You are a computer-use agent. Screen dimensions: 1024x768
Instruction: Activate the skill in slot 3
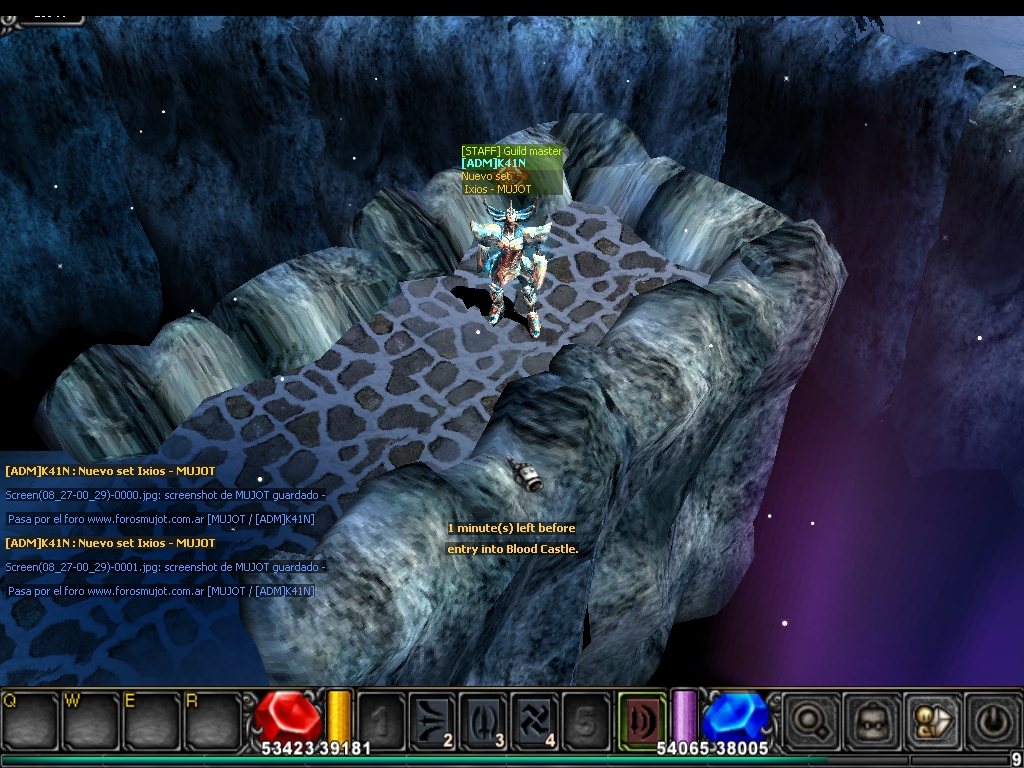point(483,718)
